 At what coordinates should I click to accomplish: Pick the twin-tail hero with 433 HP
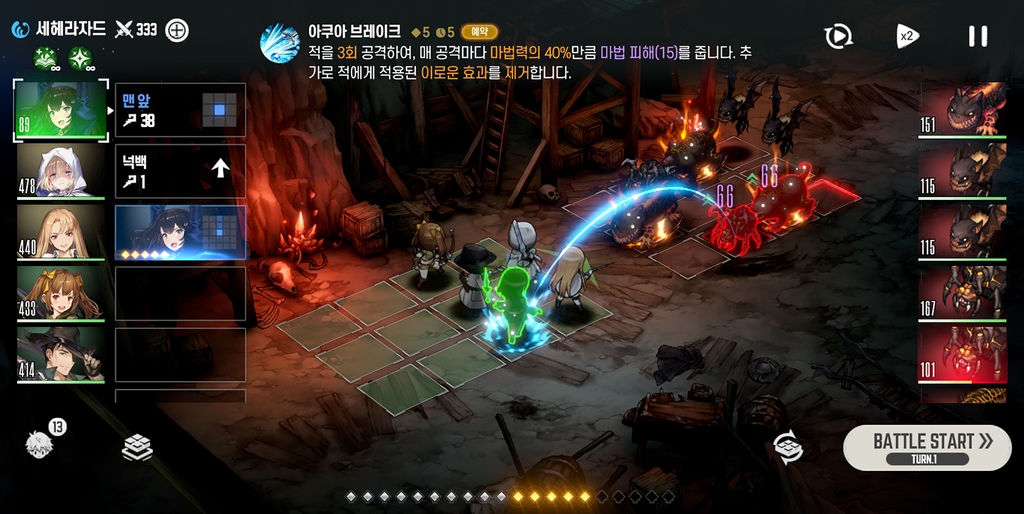pos(60,293)
